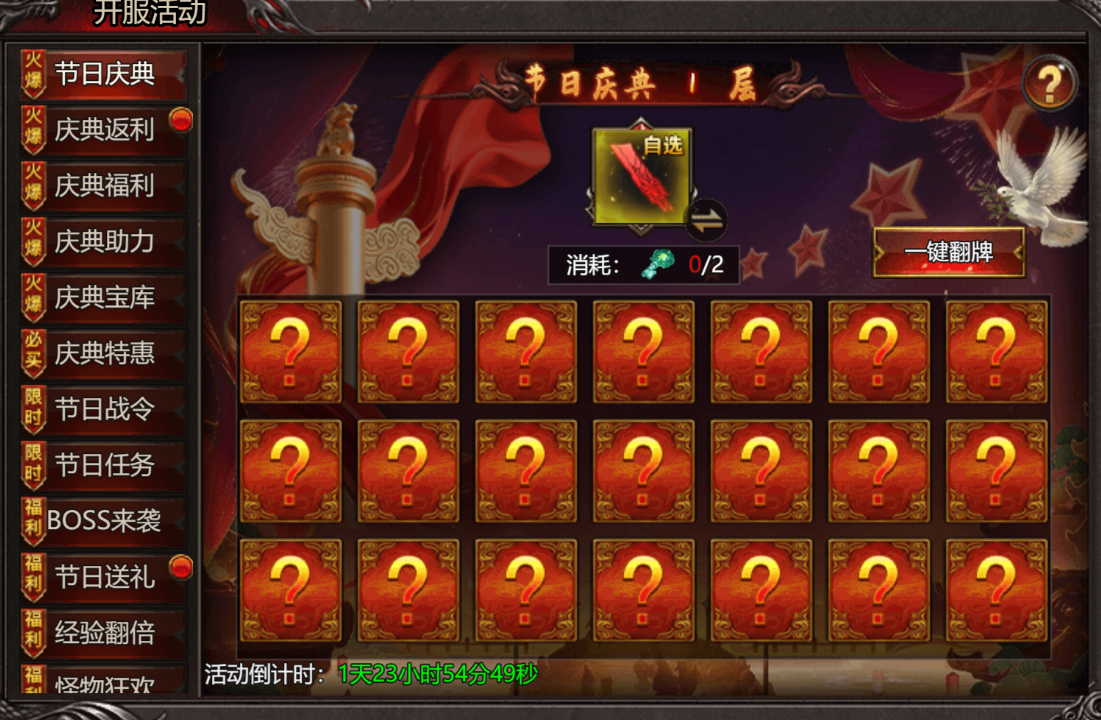Select the 节日庆典 tab

point(104,74)
